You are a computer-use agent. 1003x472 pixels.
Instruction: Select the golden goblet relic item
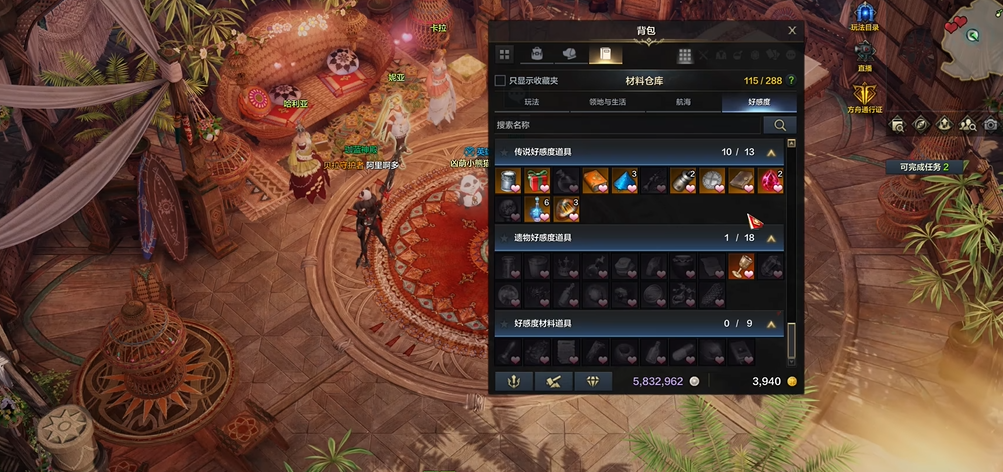click(x=741, y=266)
